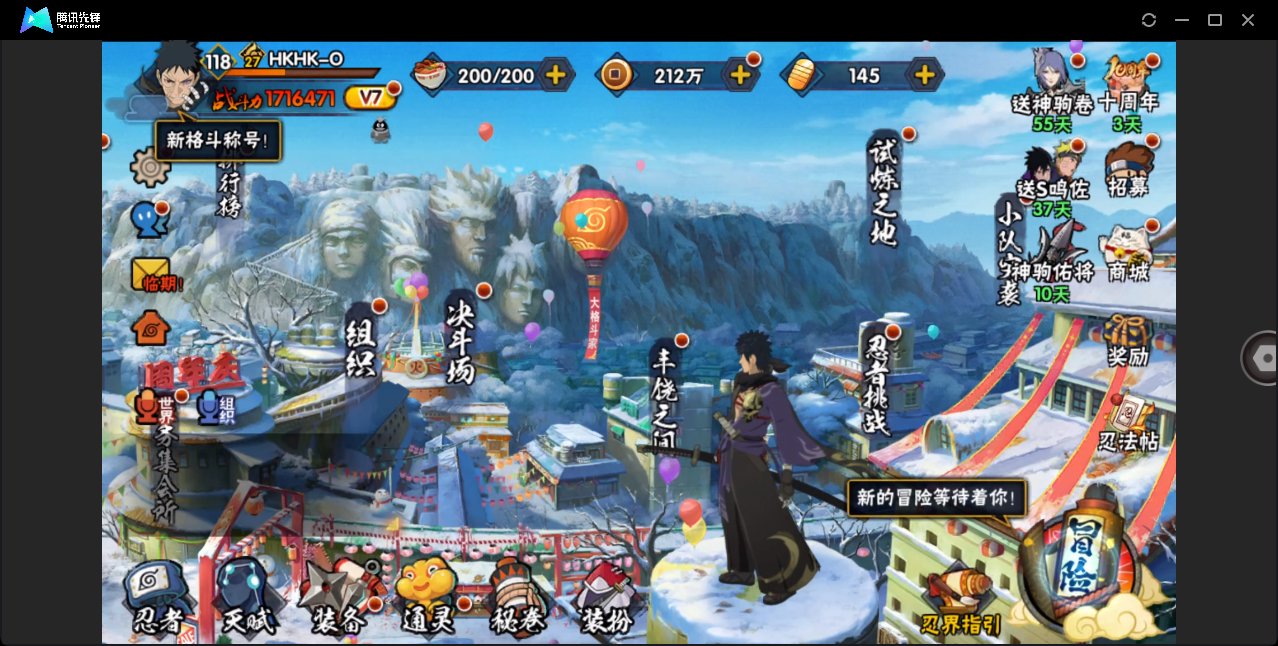Open the mail envelope inbox
This screenshot has width=1278, height=646.
[x=151, y=272]
